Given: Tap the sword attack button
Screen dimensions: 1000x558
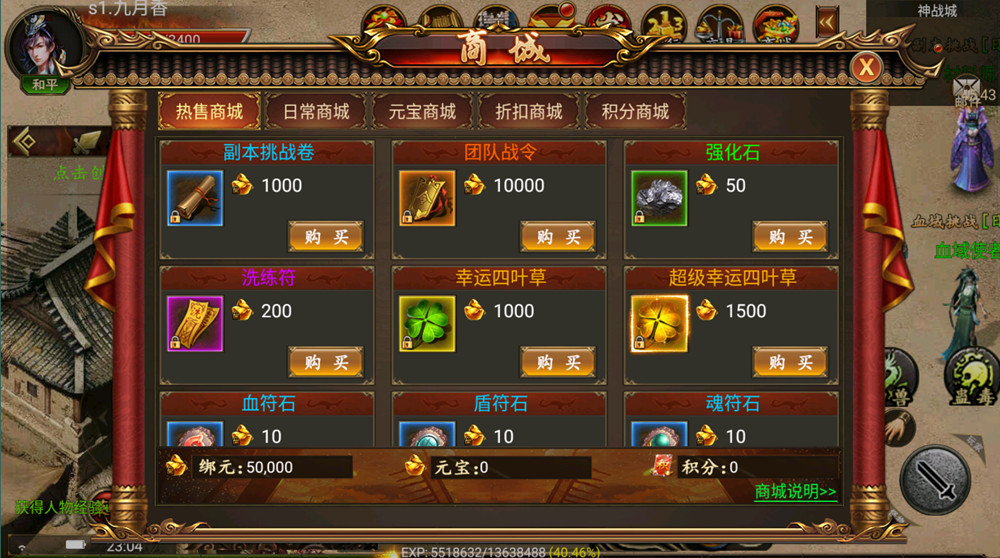Looking at the screenshot, I should (x=935, y=480).
